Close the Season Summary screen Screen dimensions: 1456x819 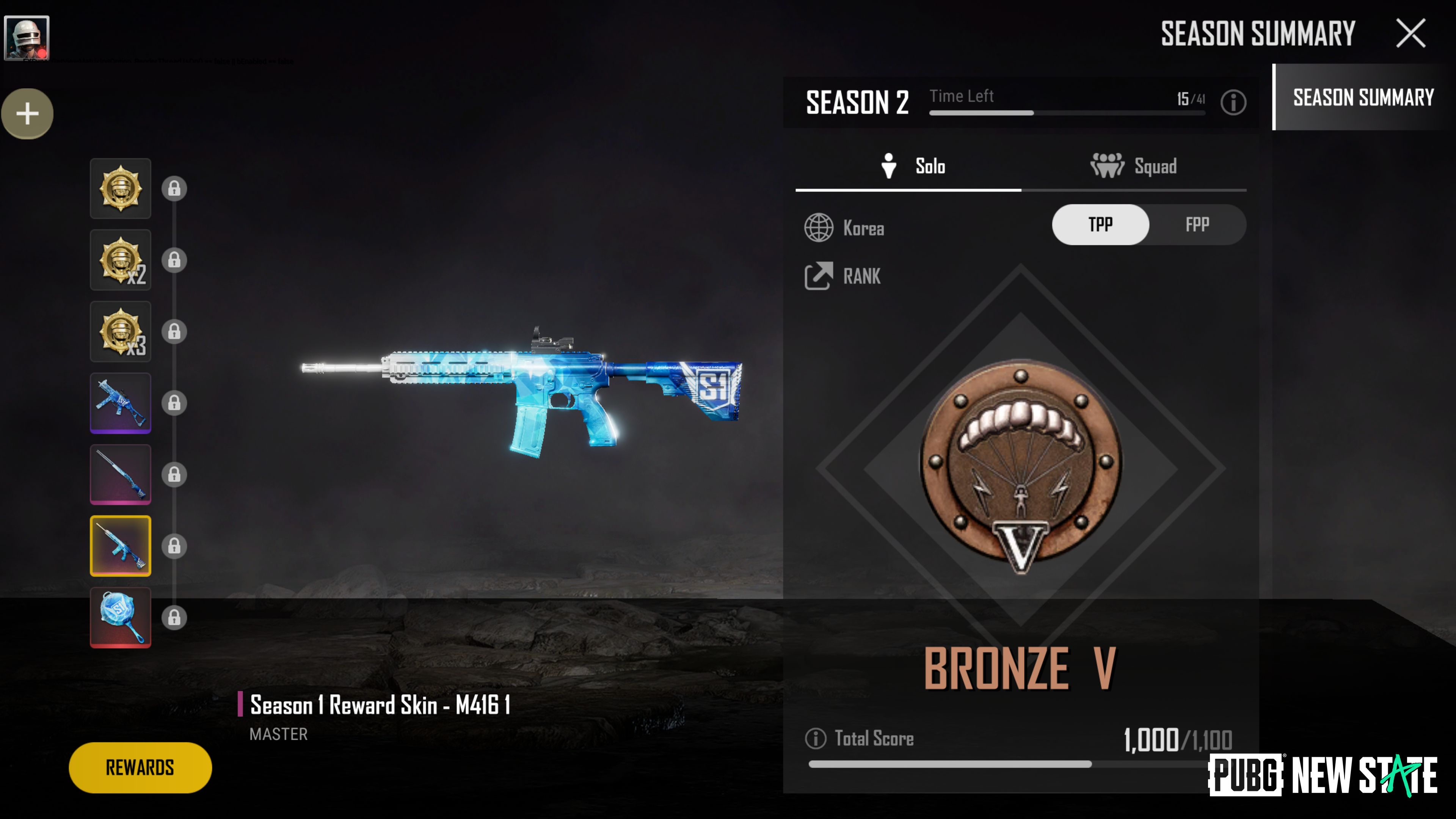(x=1411, y=33)
